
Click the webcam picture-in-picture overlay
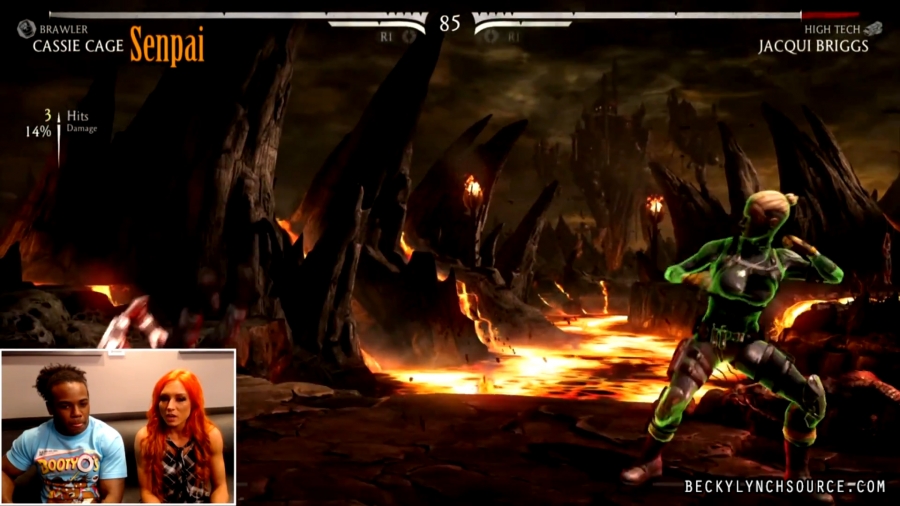[118, 426]
